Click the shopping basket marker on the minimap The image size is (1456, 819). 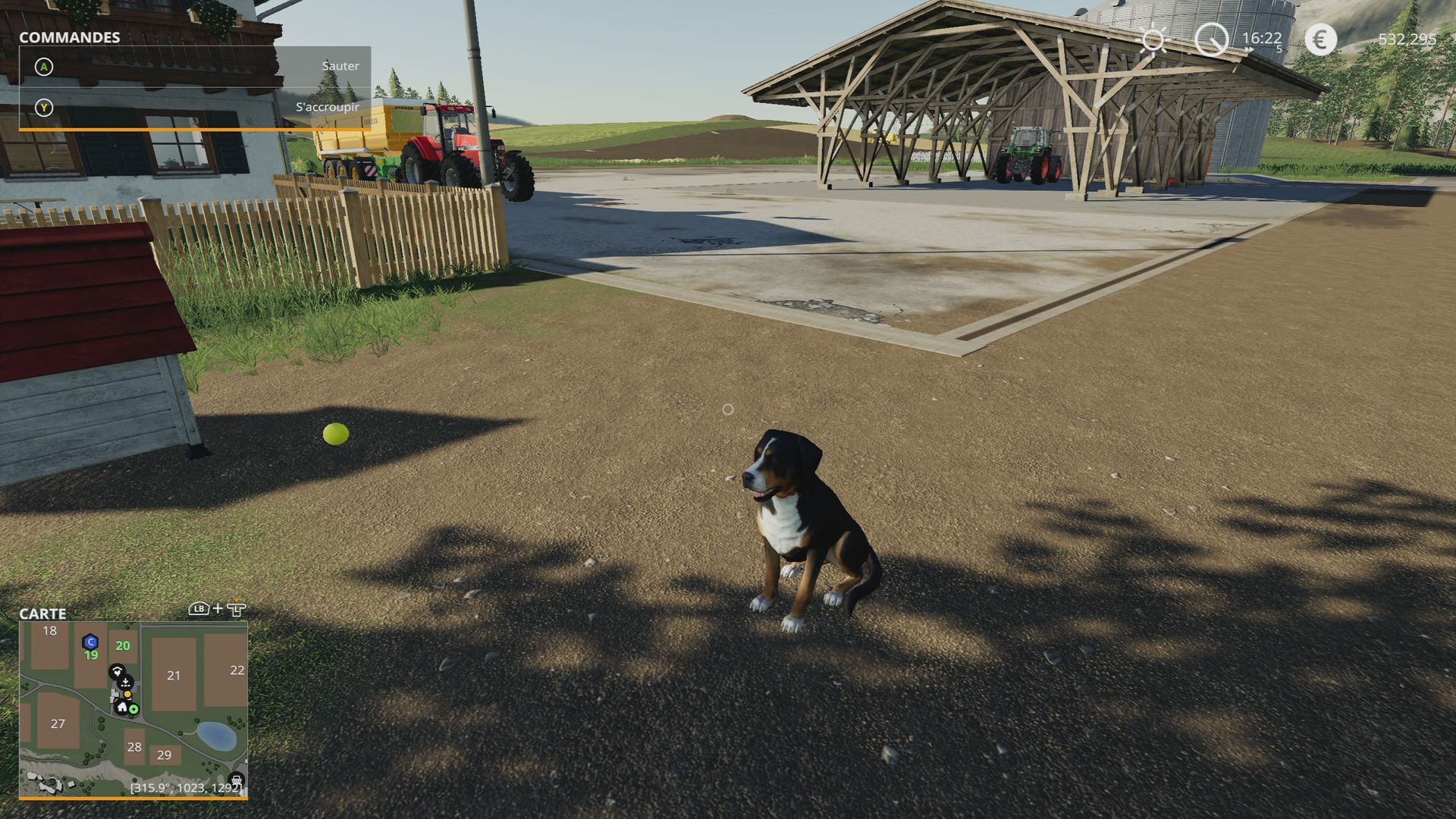[x=236, y=780]
